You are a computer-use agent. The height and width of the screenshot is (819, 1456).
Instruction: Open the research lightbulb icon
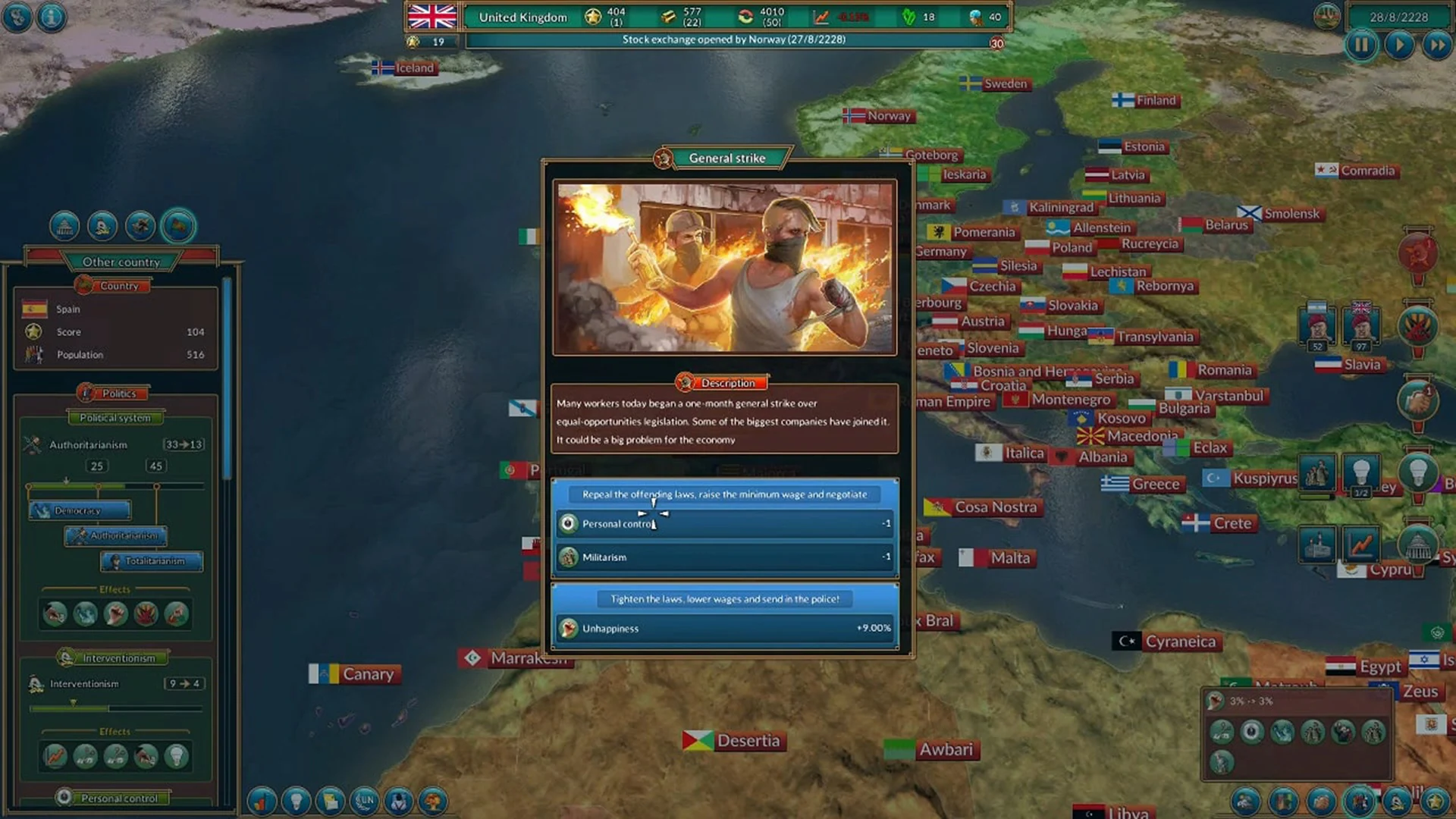(x=296, y=801)
